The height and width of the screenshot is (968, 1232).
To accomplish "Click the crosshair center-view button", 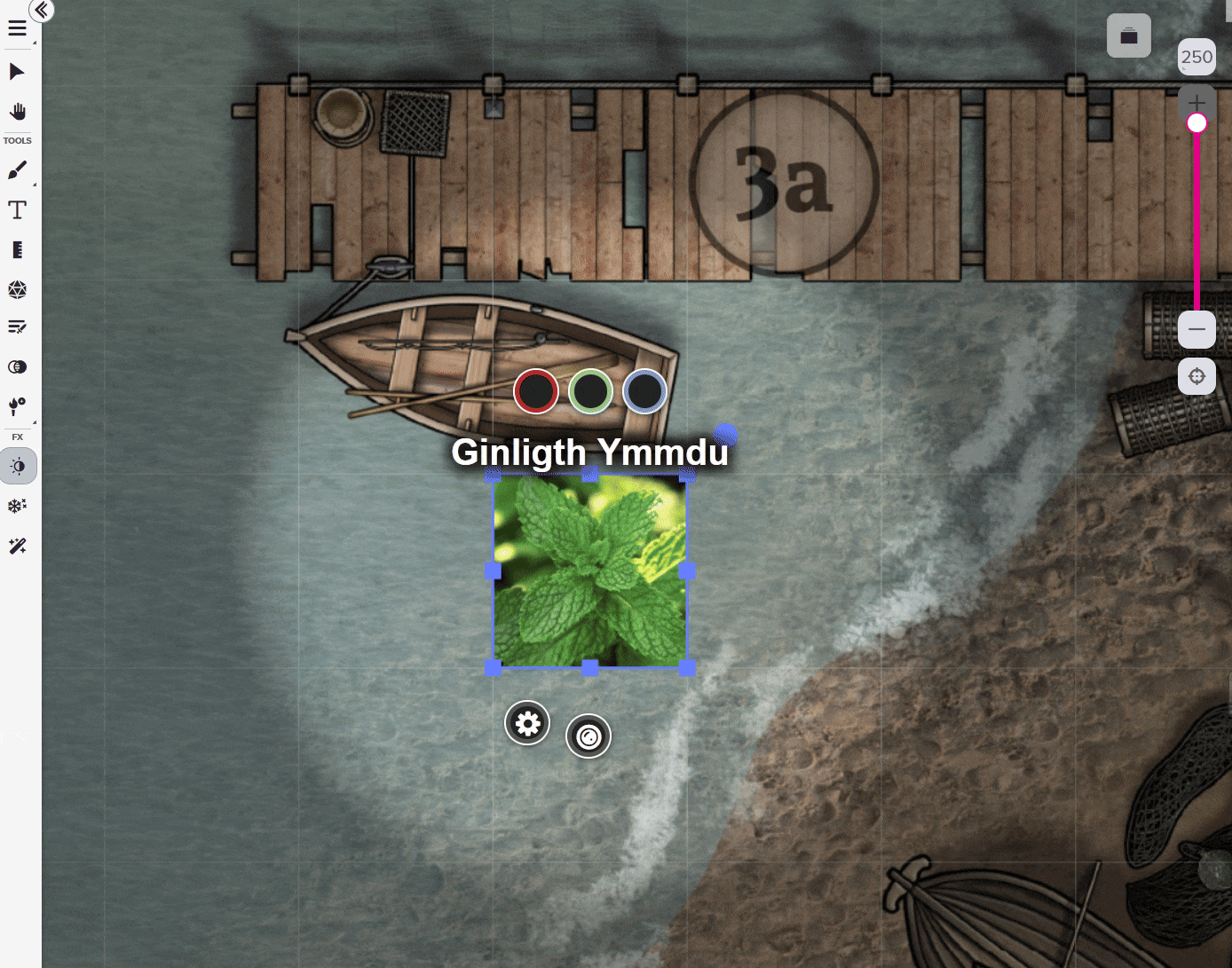I will click(x=1196, y=376).
